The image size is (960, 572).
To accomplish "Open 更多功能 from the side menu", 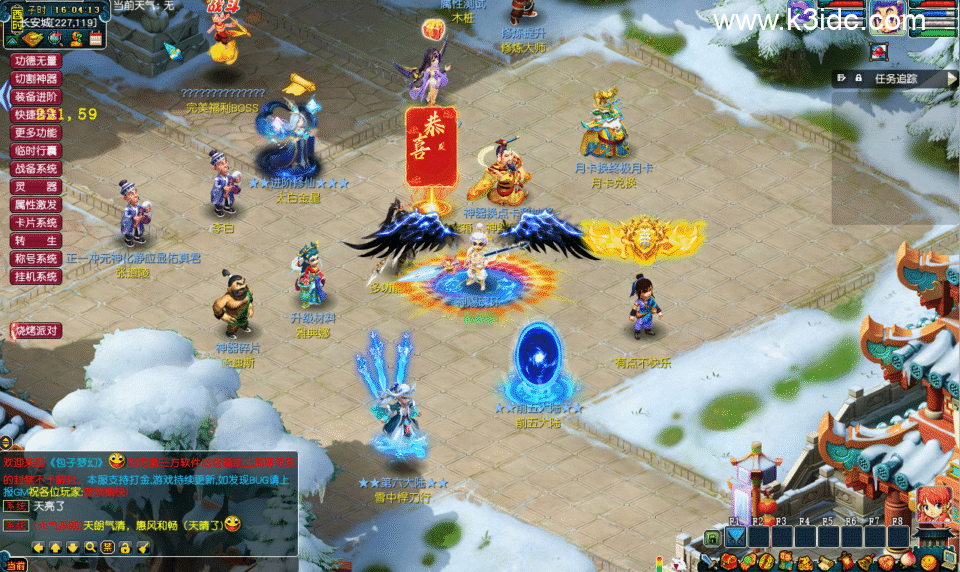I will click(36, 133).
